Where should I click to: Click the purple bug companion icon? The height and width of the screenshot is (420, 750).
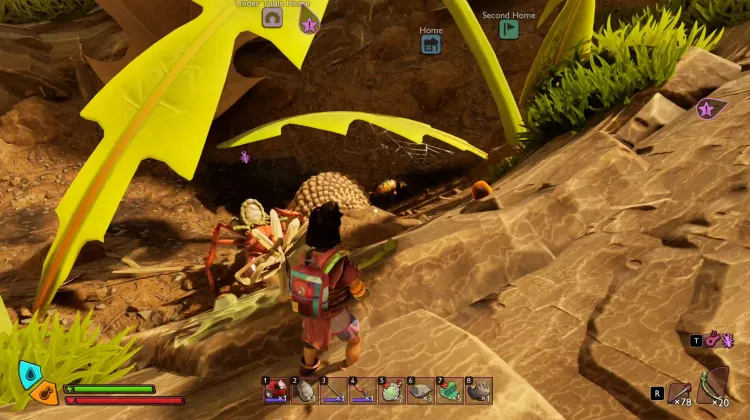[x=727, y=340]
